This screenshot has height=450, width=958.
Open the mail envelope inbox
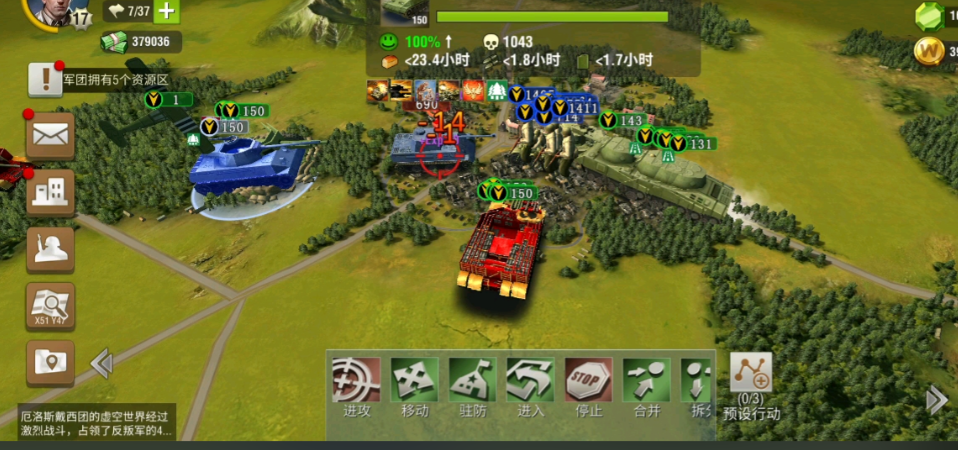pyautogui.click(x=50, y=134)
